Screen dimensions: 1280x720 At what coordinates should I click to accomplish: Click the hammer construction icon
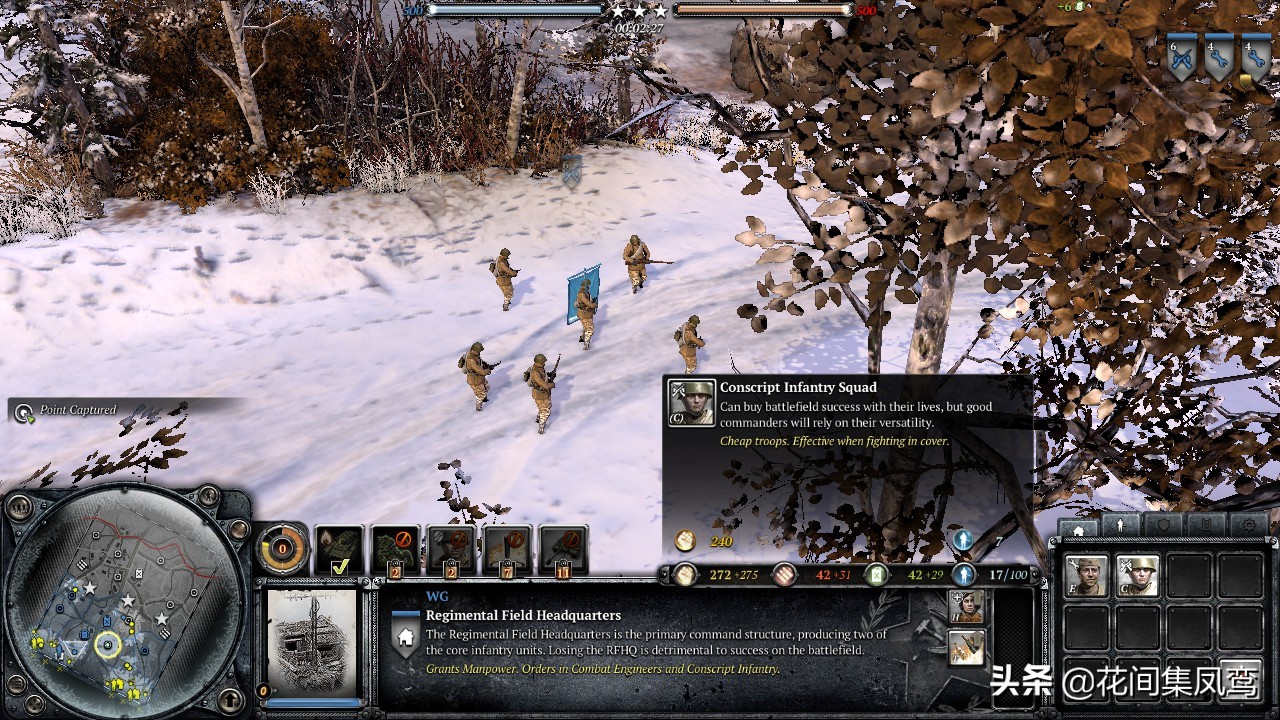coord(967,647)
